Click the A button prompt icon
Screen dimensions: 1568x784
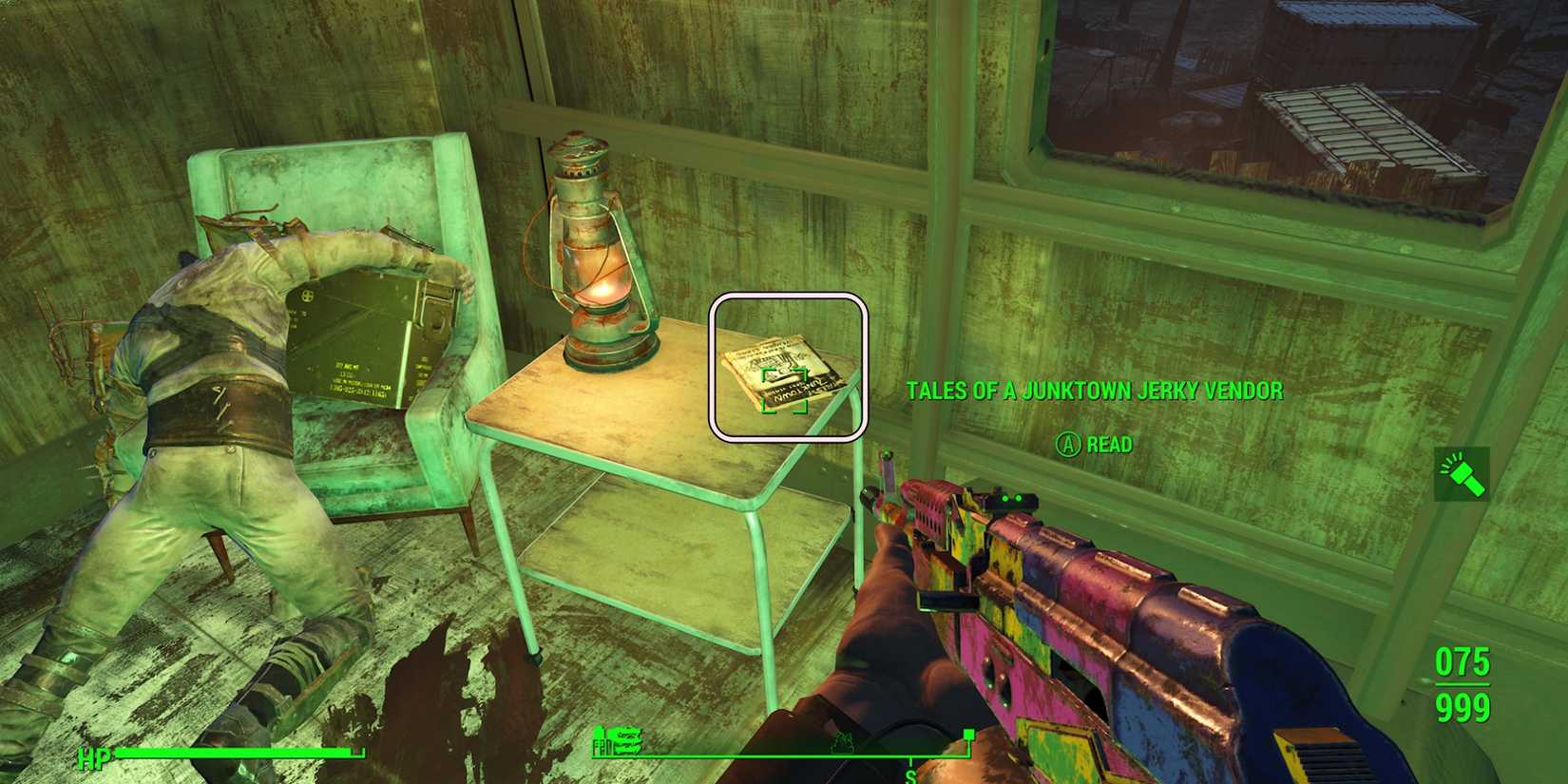[1066, 445]
